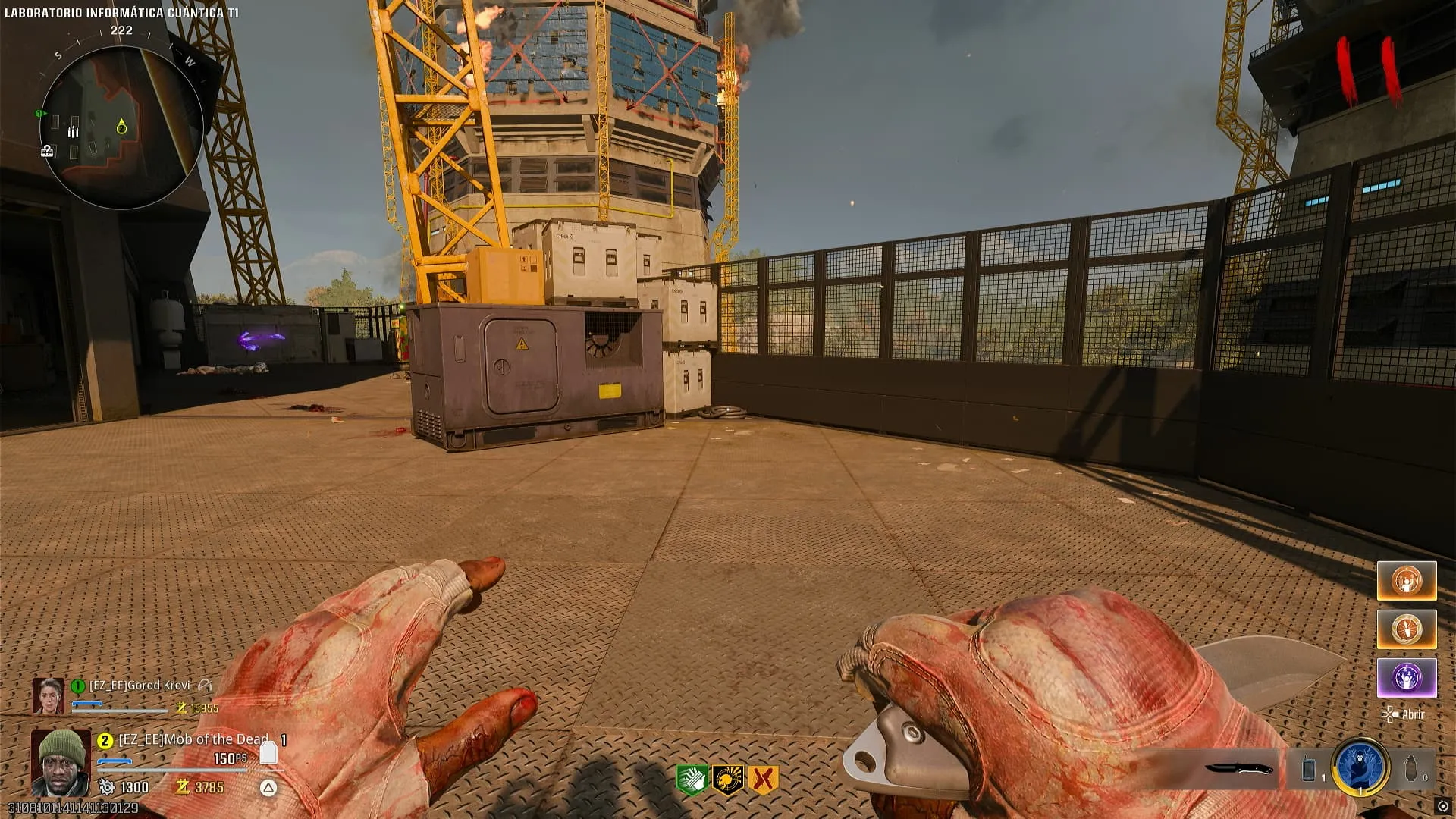
Task: Select the ammo bullets marker on the minimap
Action: pos(74,132)
